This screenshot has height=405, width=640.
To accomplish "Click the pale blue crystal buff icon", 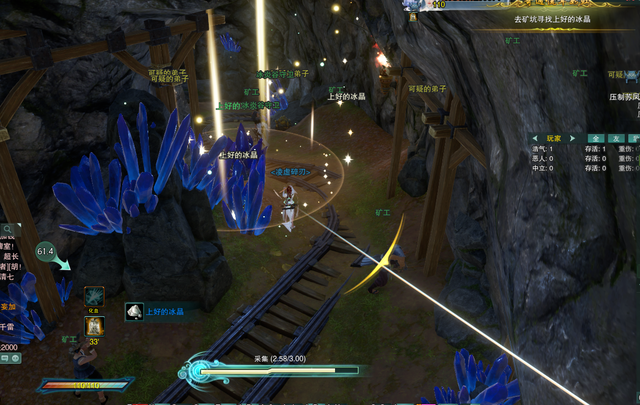I will click(x=94, y=296).
